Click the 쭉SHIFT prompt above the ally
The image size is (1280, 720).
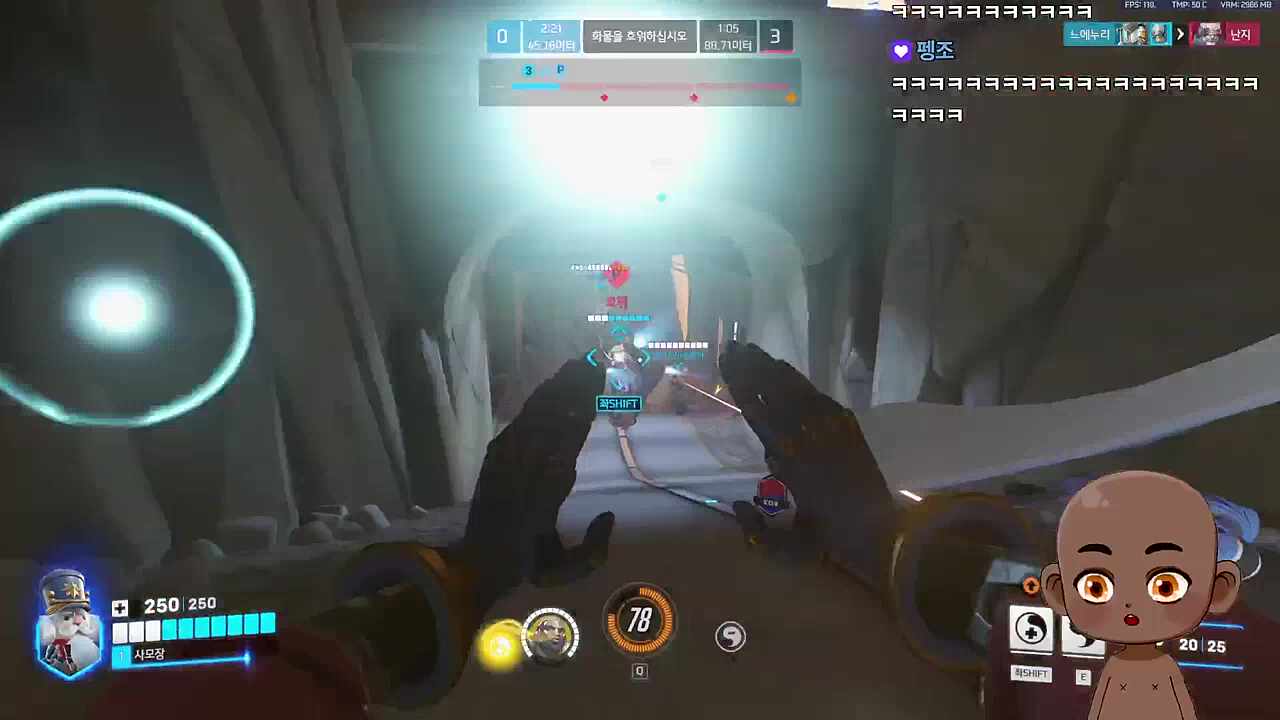pos(617,403)
